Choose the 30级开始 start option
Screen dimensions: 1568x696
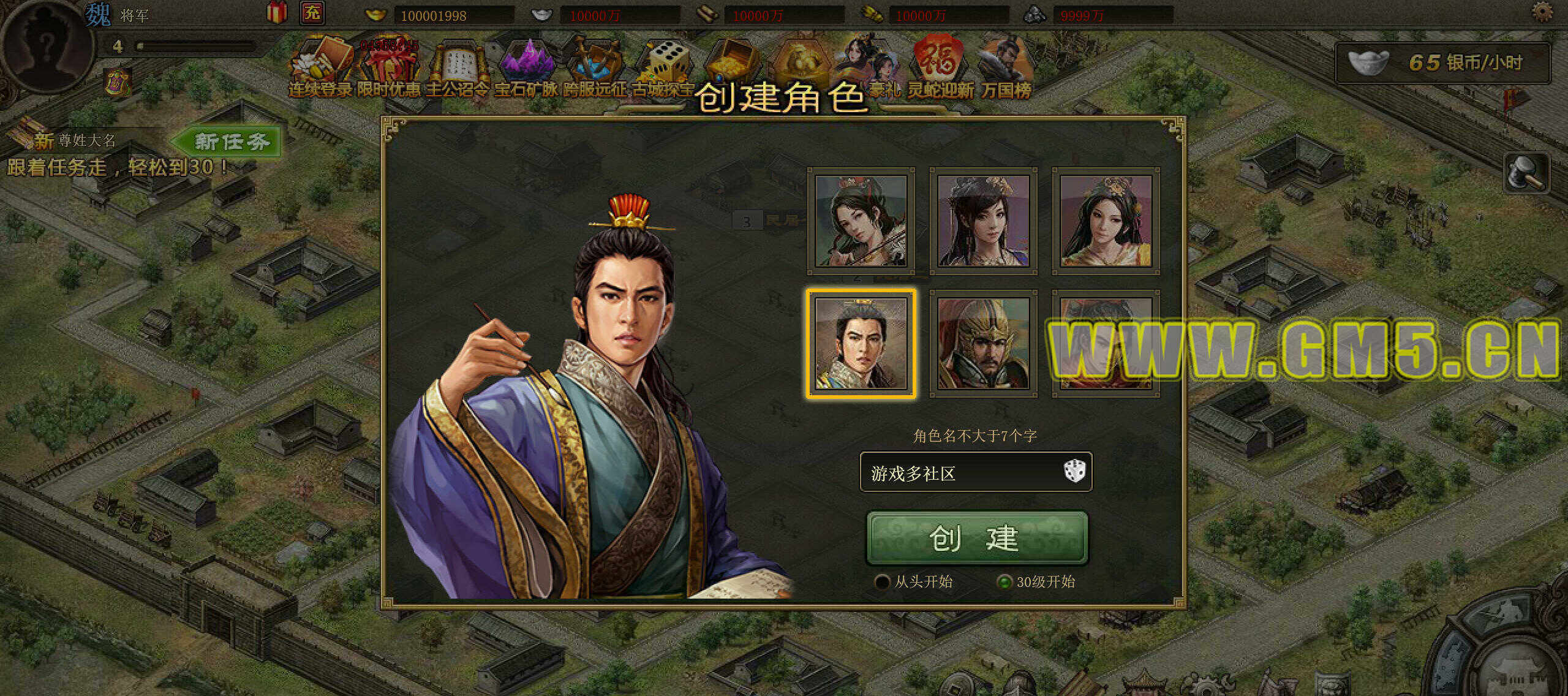1004,581
